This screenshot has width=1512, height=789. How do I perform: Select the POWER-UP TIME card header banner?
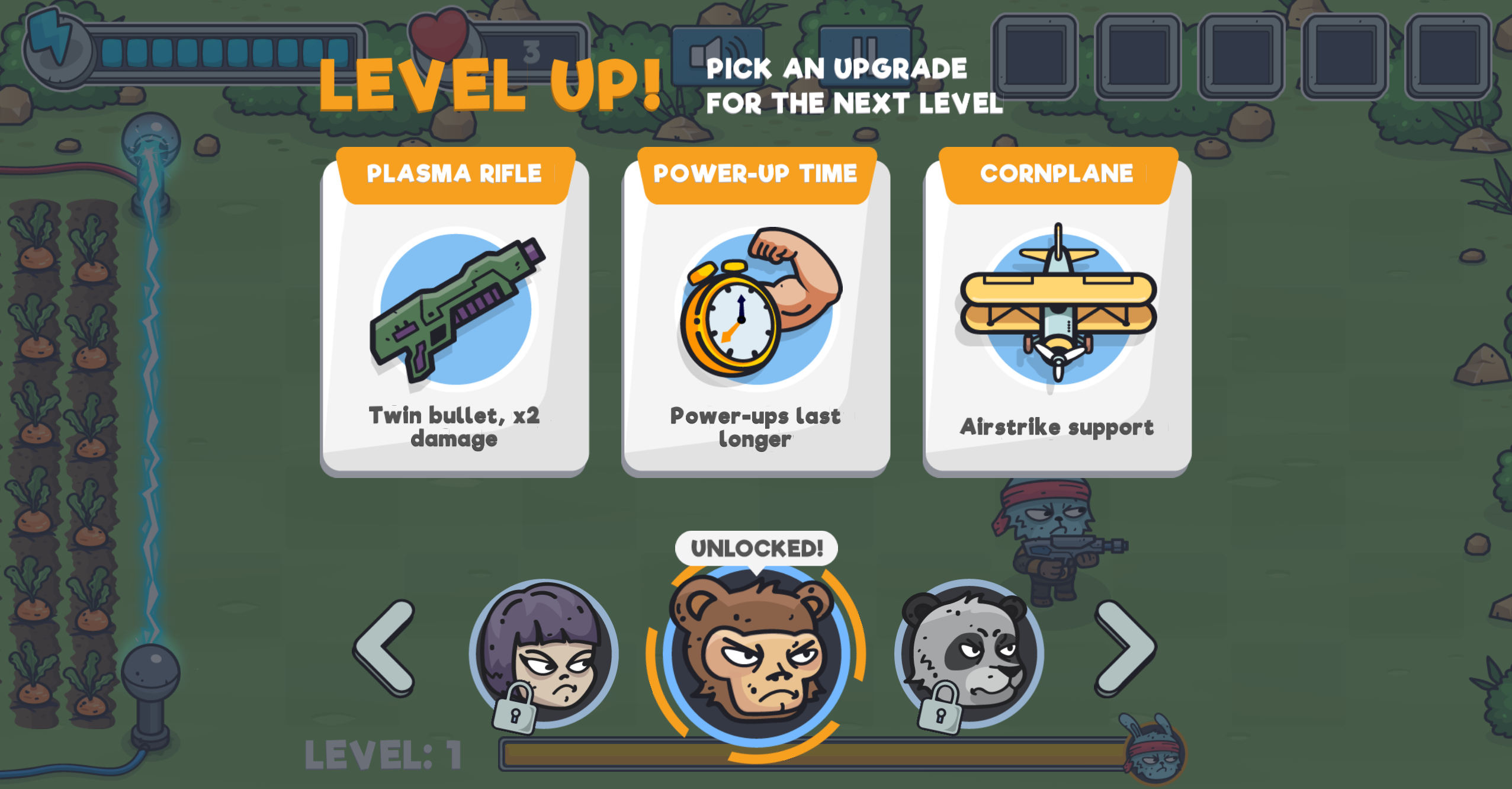tap(756, 173)
